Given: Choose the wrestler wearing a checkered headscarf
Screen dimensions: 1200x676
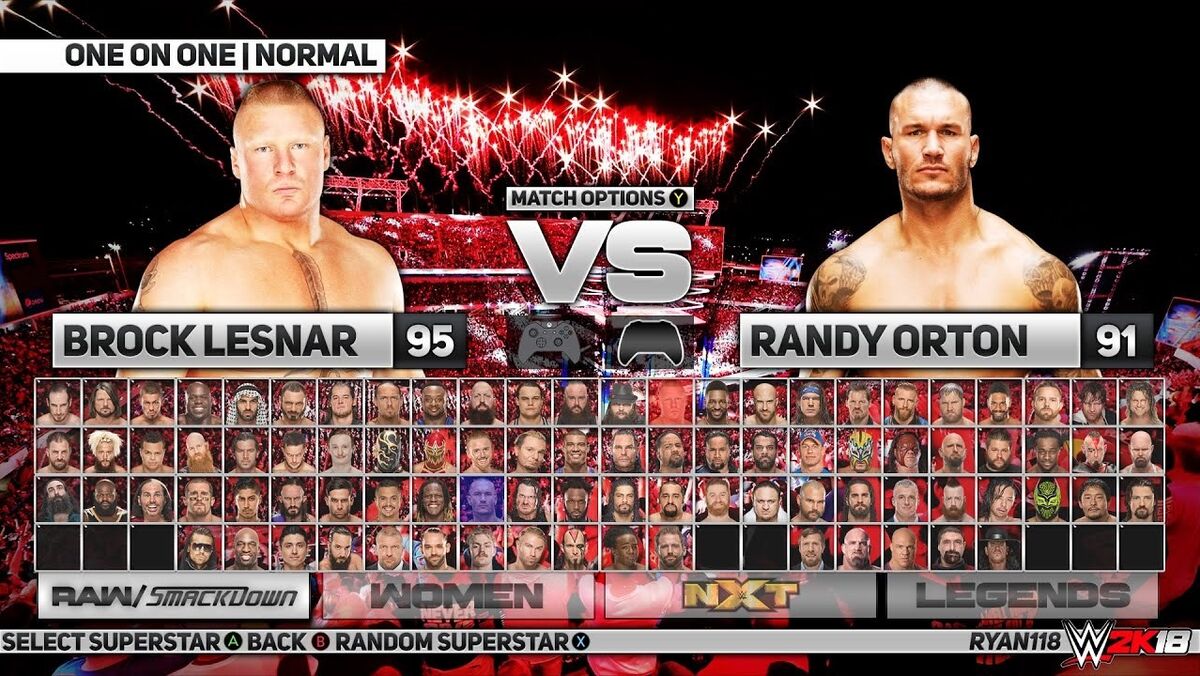Looking at the screenshot, I should pyautogui.click(x=245, y=402).
